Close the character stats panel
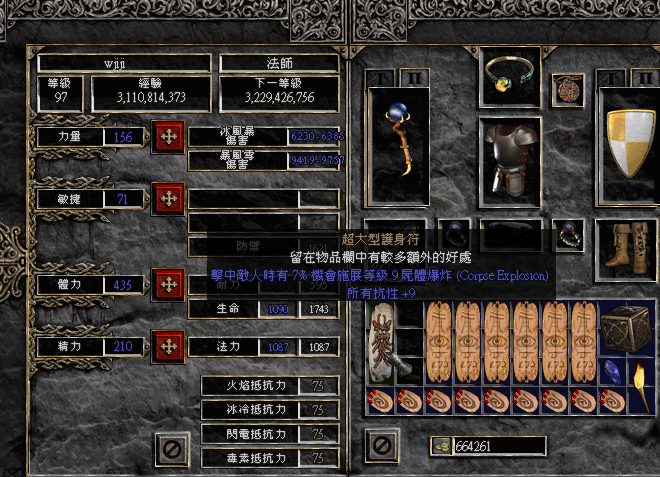 [x=173, y=450]
